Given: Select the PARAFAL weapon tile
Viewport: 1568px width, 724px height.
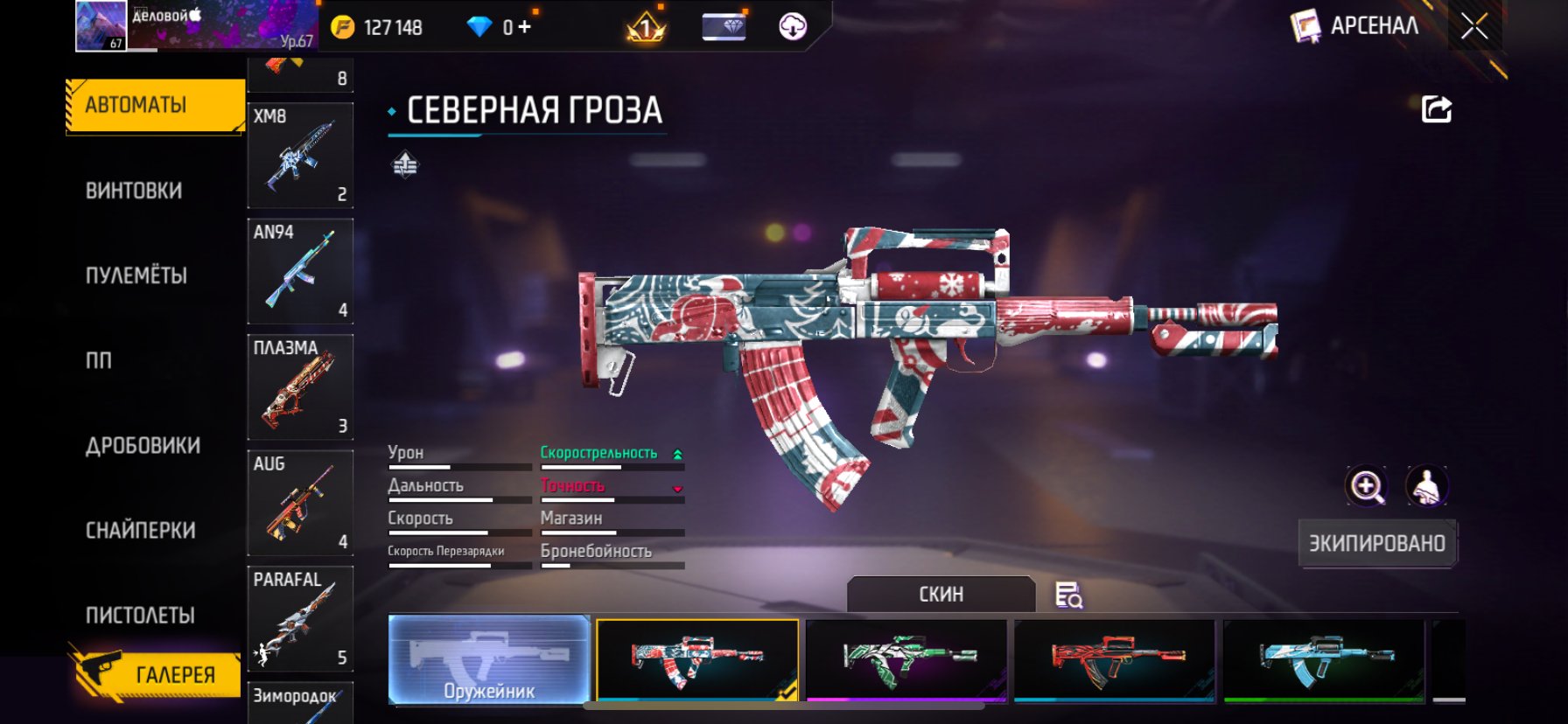Looking at the screenshot, I should click(x=300, y=618).
